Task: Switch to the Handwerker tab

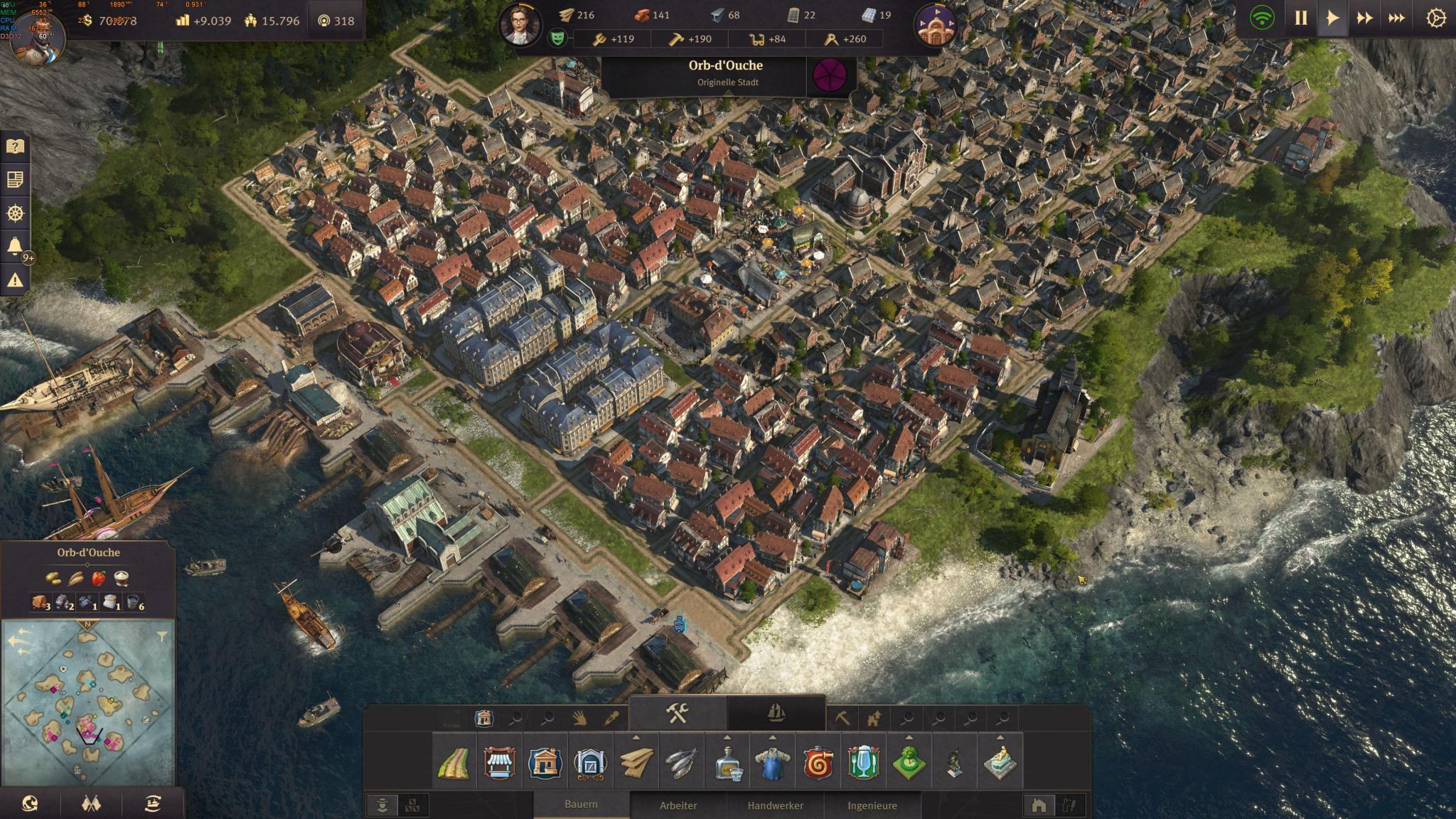Action: pos(775,805)
